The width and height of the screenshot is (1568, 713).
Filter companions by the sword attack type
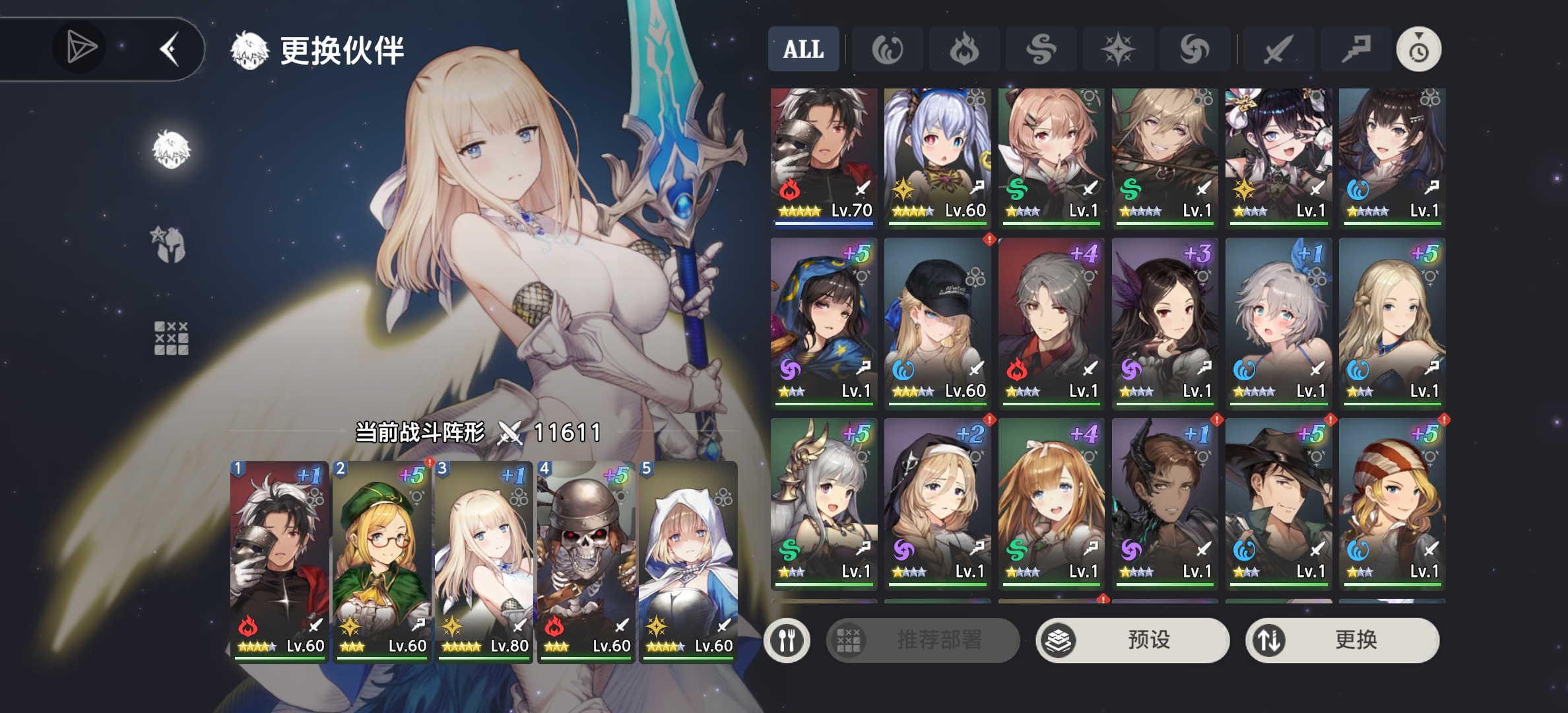click(1278, 50)
